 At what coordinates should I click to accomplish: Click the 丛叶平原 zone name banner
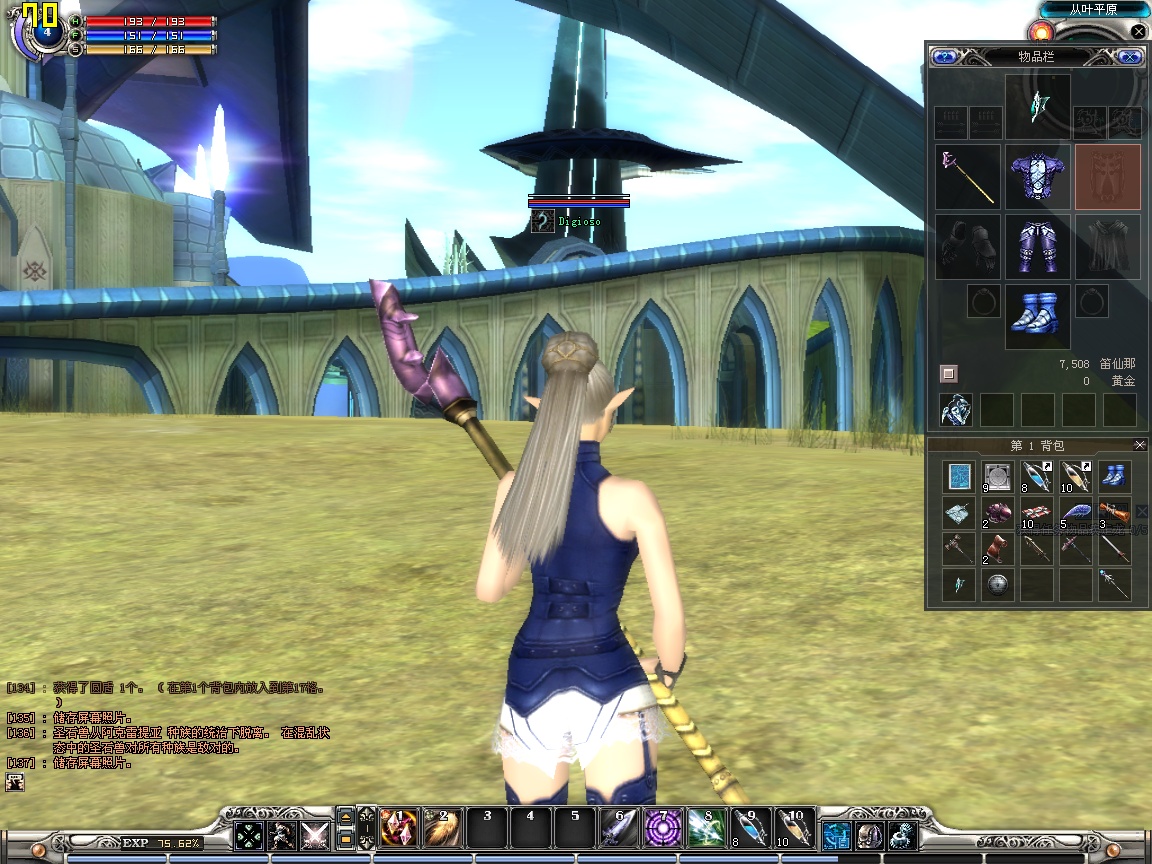coord(1094,9)
